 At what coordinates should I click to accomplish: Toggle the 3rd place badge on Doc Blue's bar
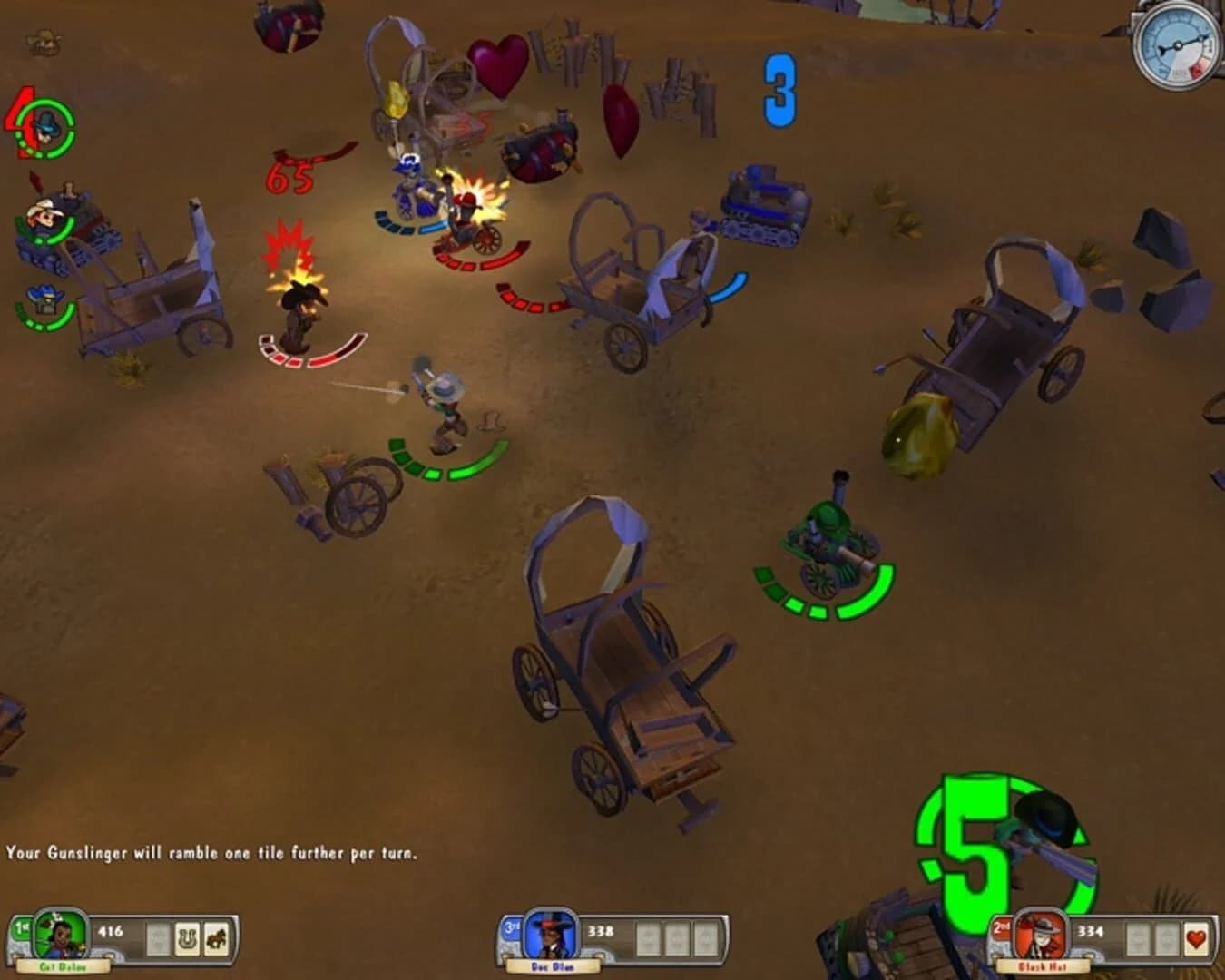pos(513,927)
